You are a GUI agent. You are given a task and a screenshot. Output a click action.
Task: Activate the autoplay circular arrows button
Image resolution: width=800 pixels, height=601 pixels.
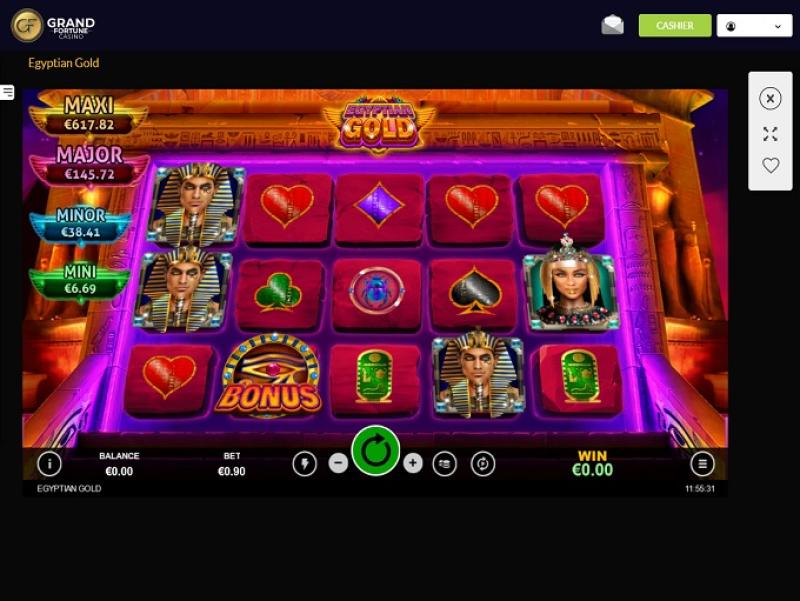point(483,463)
